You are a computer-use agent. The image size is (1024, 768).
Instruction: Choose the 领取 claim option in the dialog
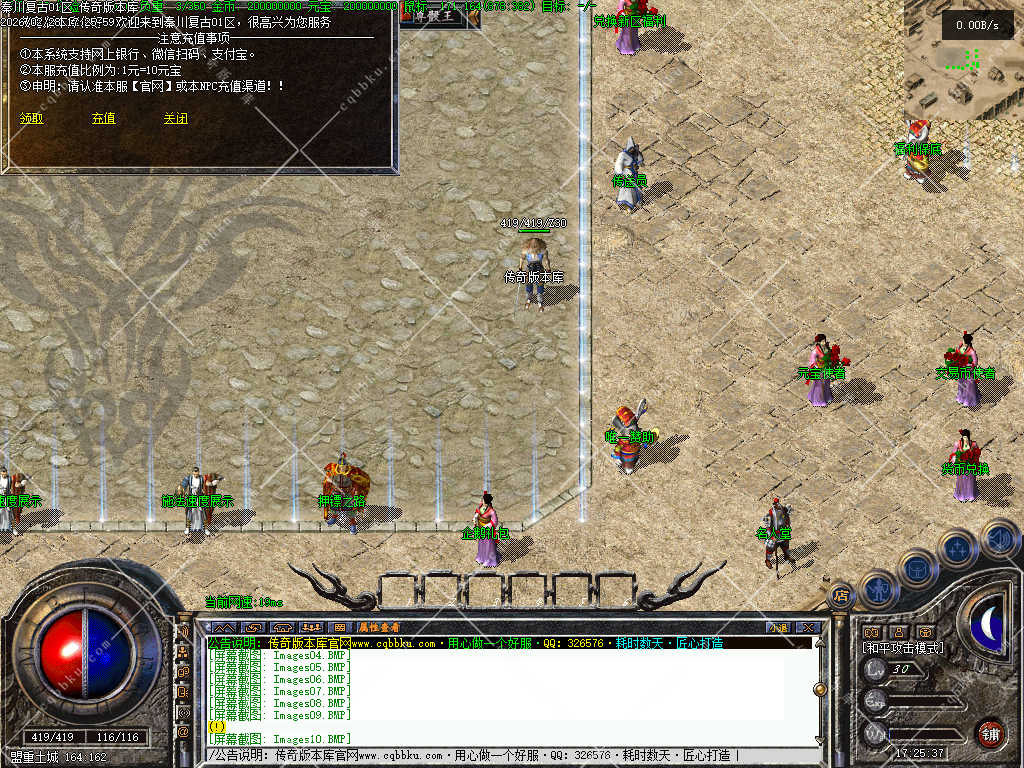(31, 118)
